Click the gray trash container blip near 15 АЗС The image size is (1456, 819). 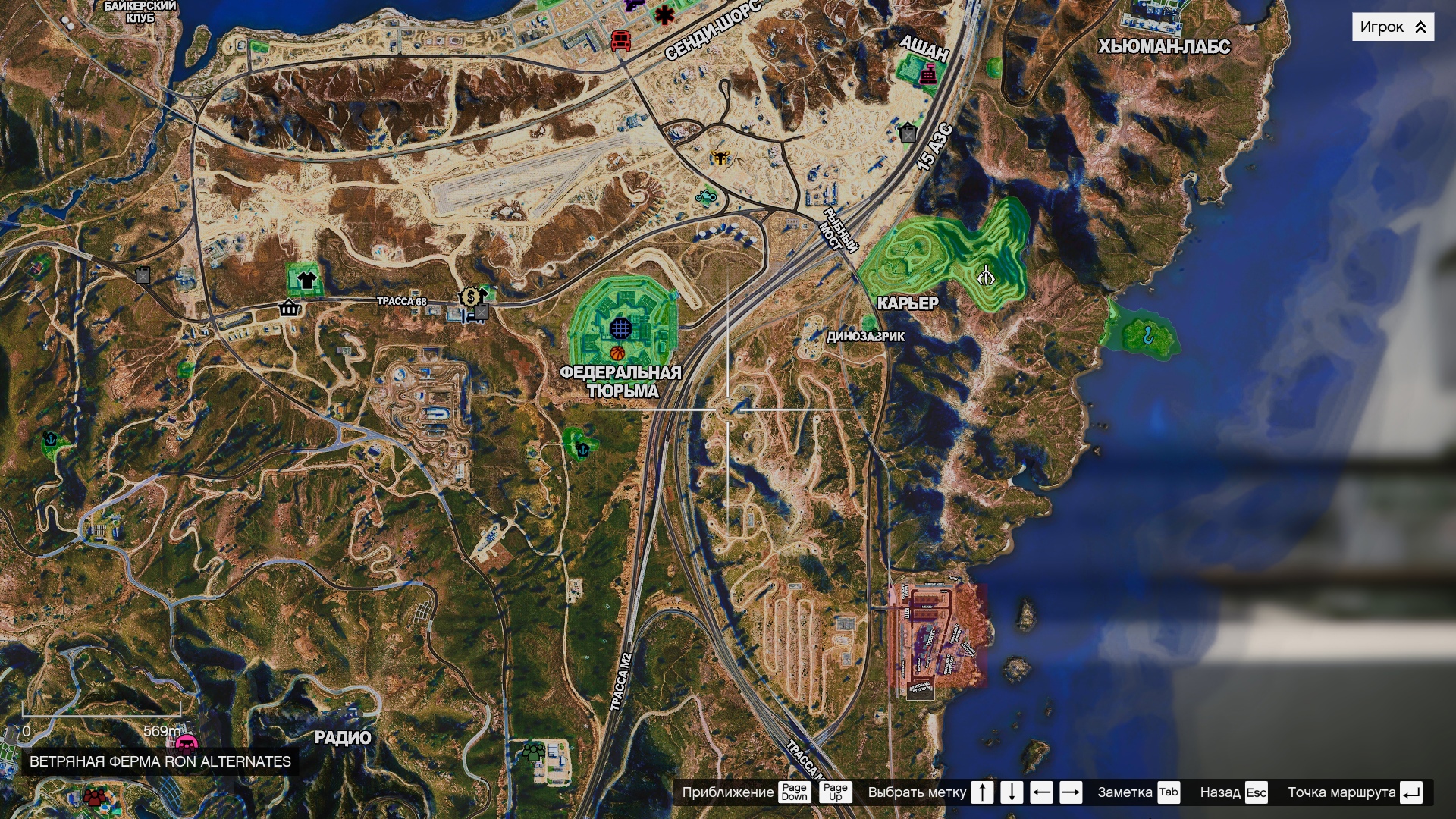907,133
